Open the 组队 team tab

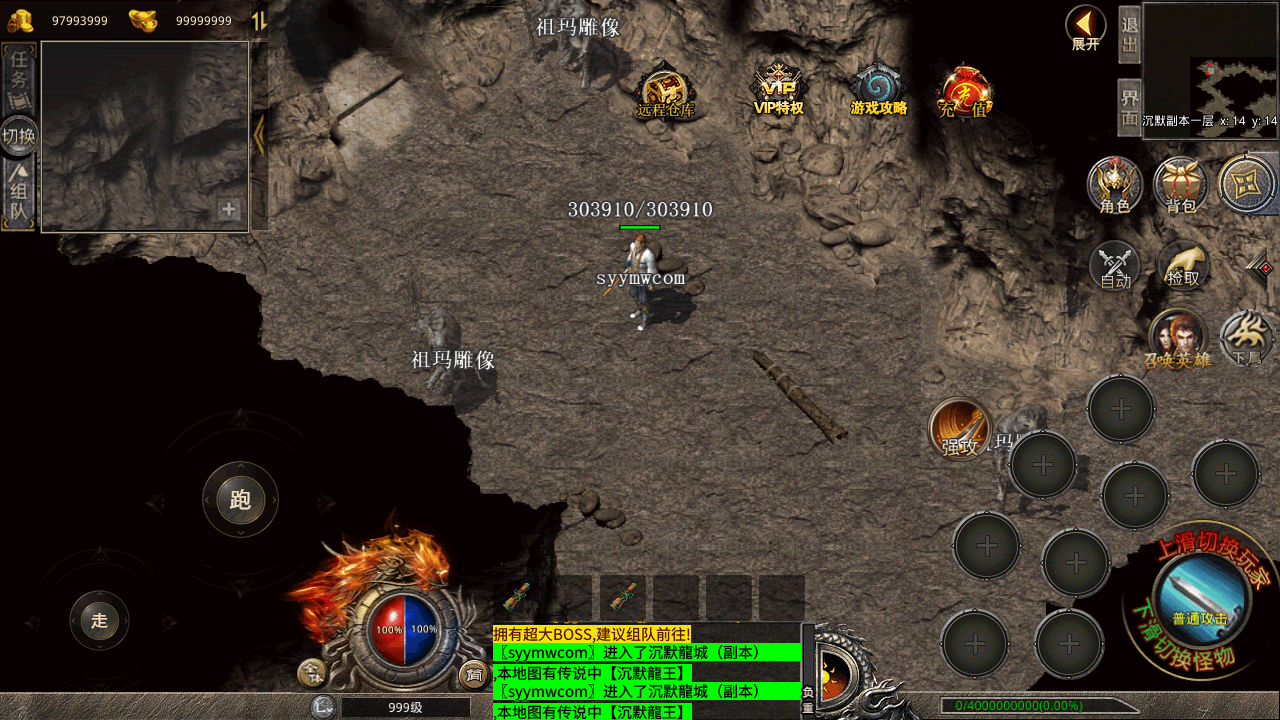(19, 194)
